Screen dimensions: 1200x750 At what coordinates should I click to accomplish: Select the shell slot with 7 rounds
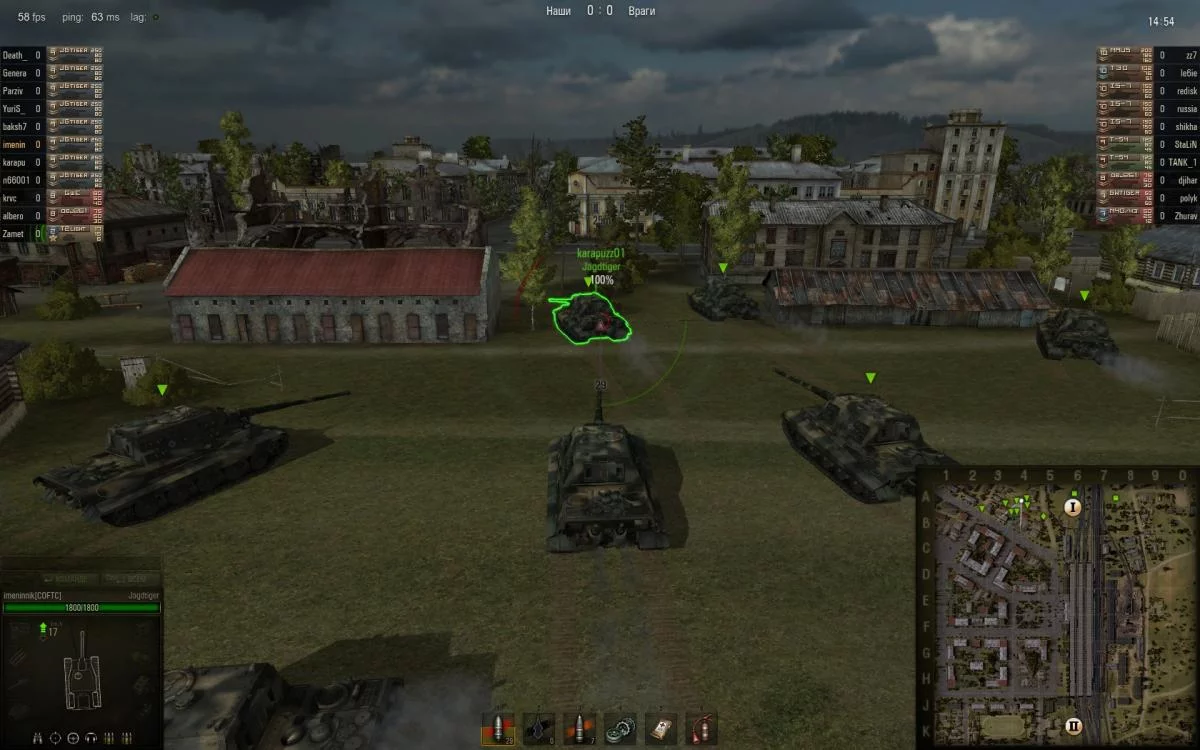(x=579, y=727)
